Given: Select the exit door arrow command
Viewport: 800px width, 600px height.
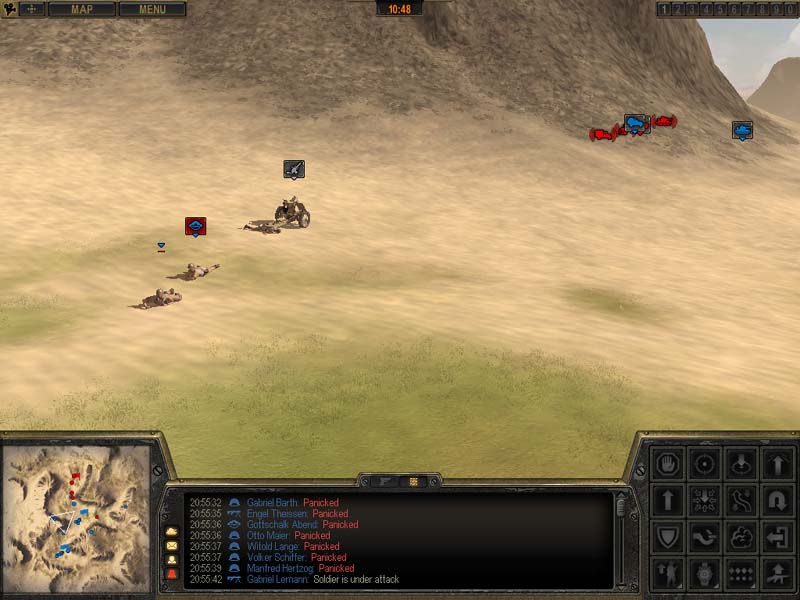Looking at the screenshot, I should pyautogui.click(x=779, y=537).
